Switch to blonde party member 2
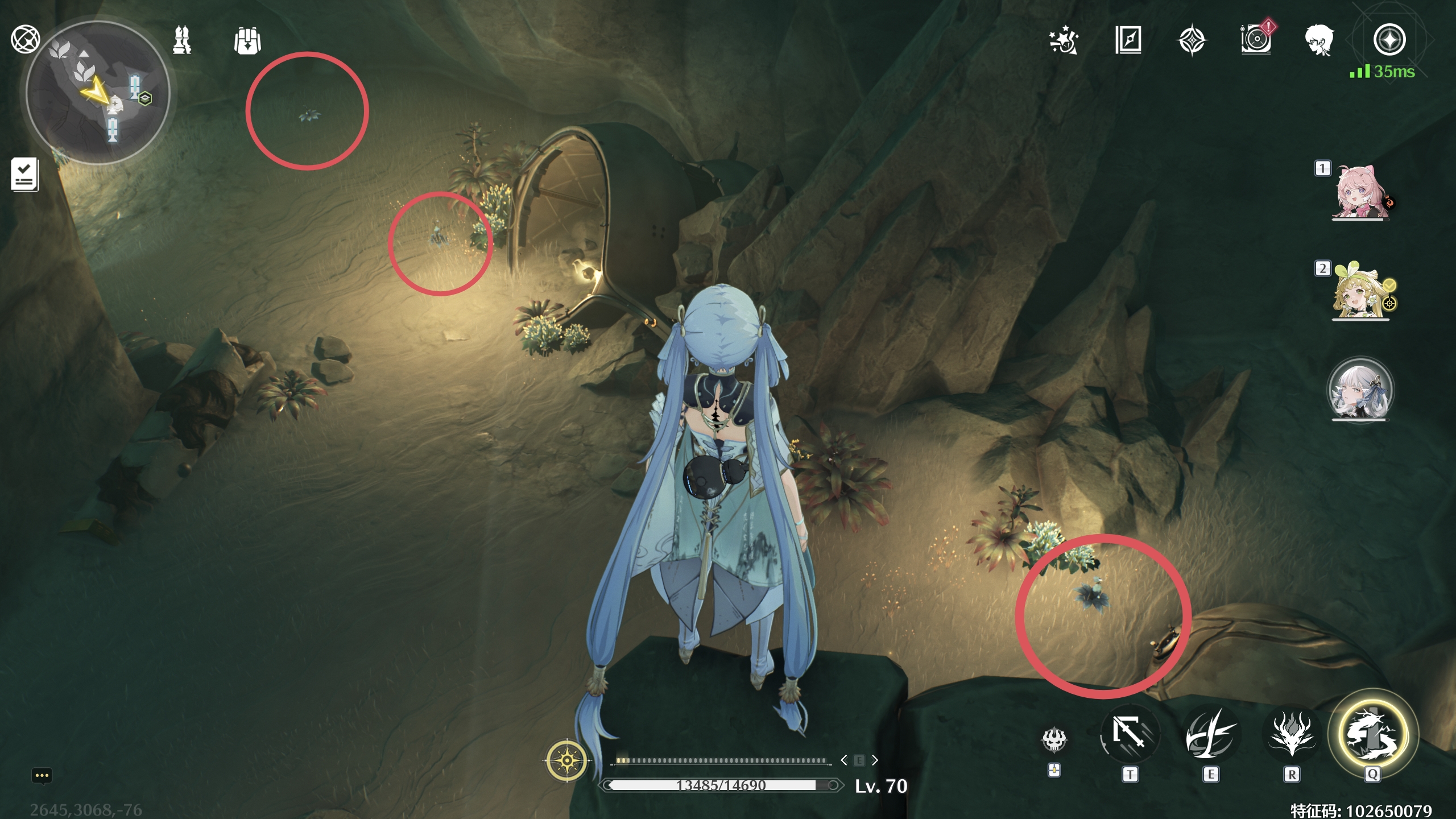The image size is (1456, 819). coord(1360,291)
